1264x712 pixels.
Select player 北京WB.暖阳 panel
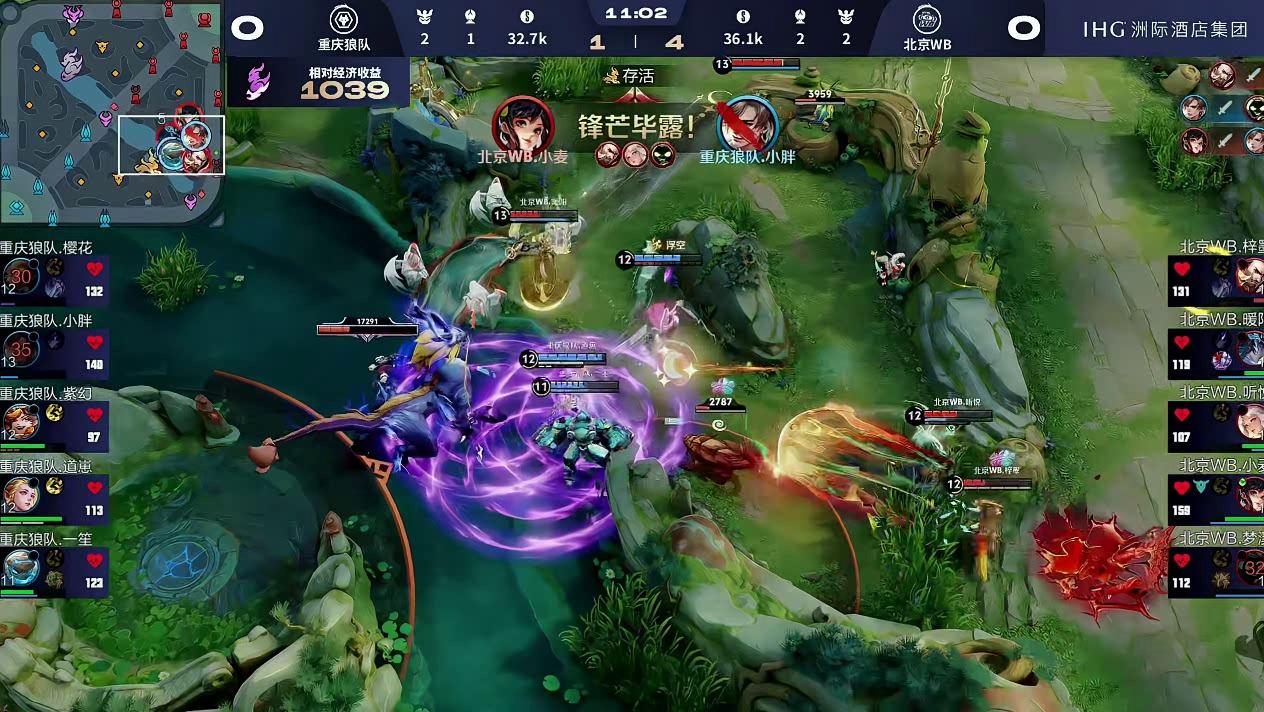pos(1215,350)
